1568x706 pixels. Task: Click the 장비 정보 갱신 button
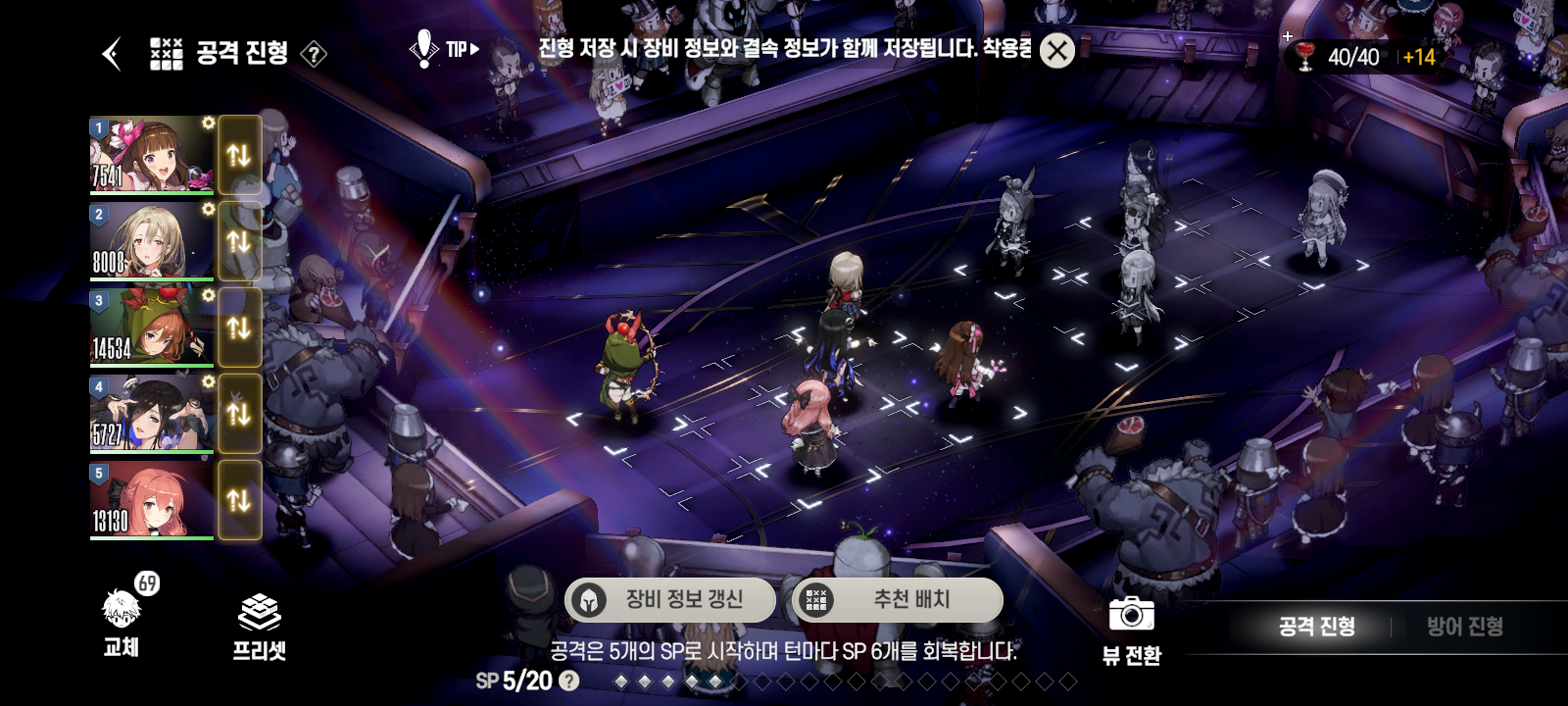tap(670, 599)
